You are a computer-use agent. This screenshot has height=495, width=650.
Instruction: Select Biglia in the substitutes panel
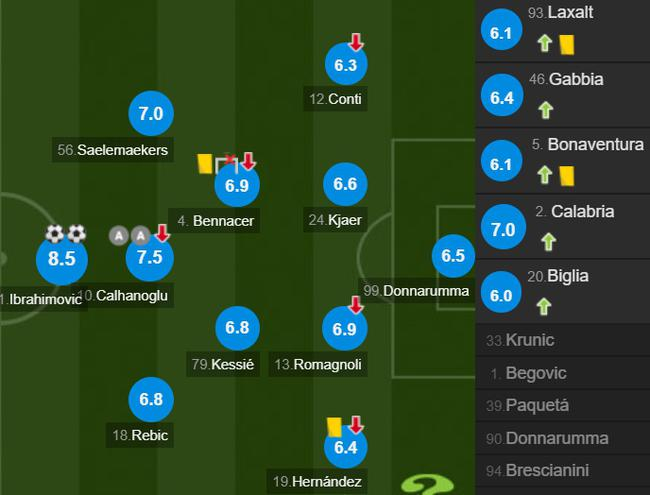[562, 293]
